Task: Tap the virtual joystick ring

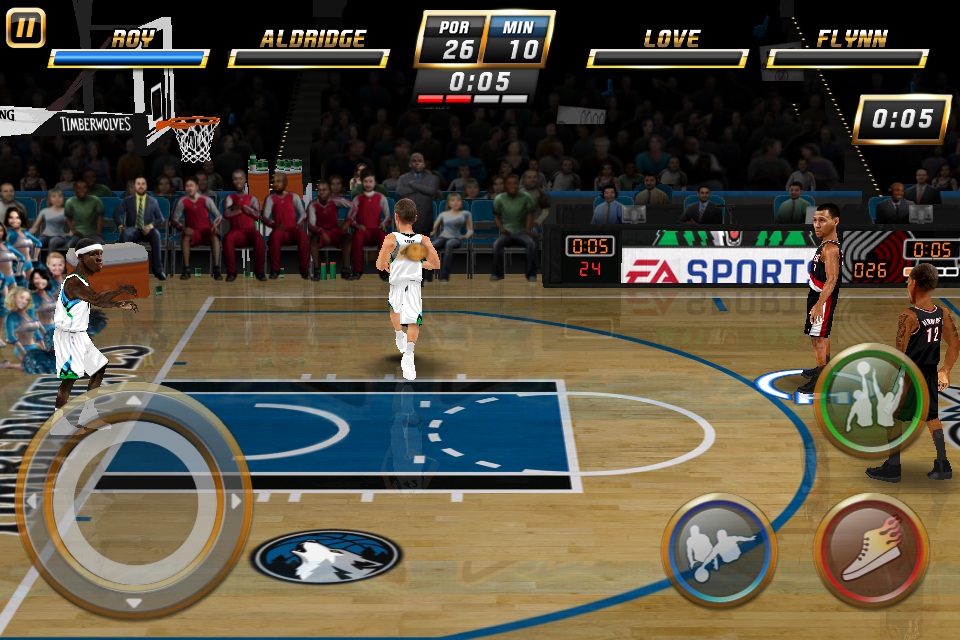Action: coord(133,500)
